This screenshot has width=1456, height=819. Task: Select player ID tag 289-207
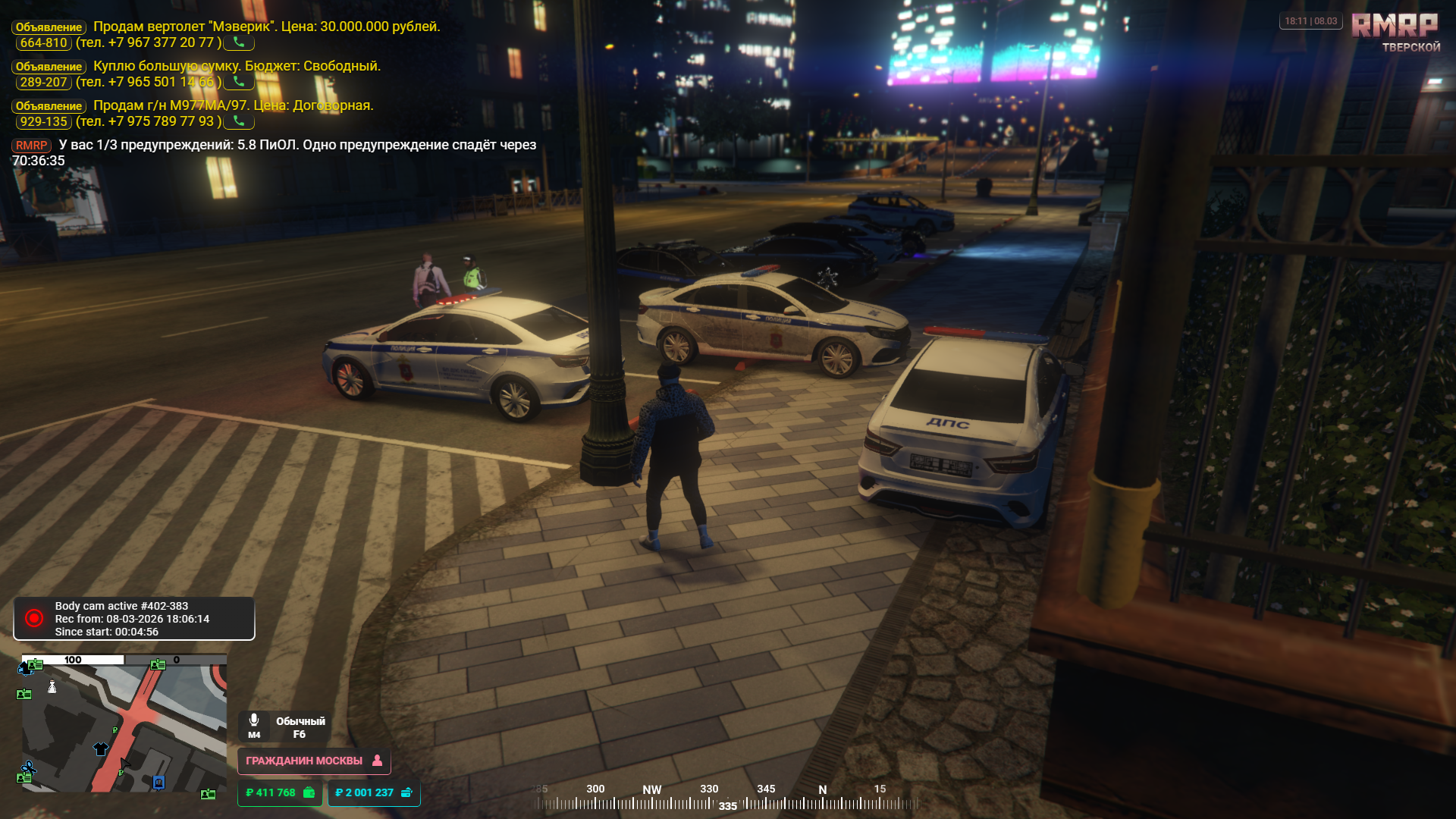pyautogui.click(x=43, y=83)
